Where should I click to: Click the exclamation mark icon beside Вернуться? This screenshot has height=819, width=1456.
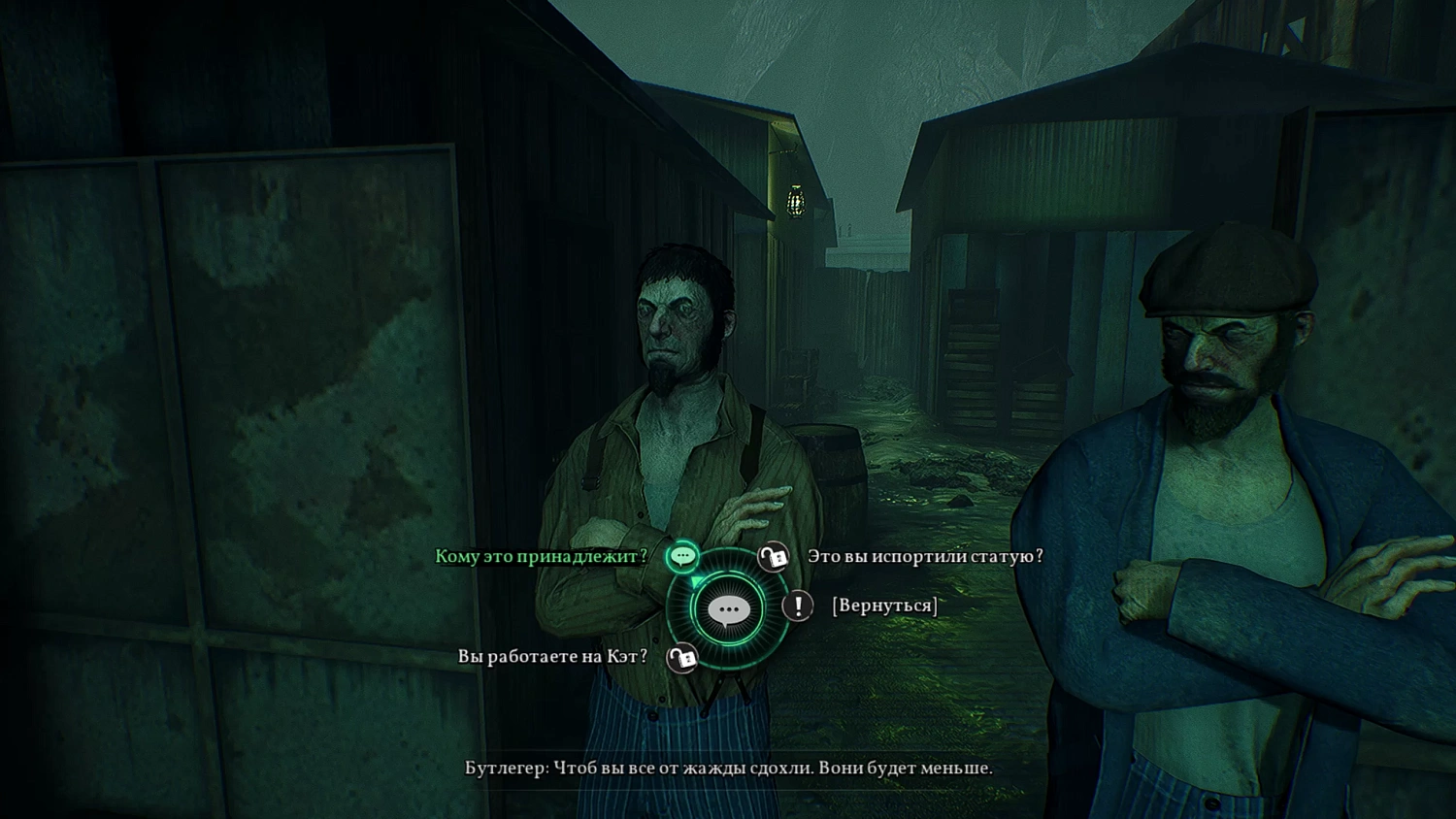(x=798, y=606)
